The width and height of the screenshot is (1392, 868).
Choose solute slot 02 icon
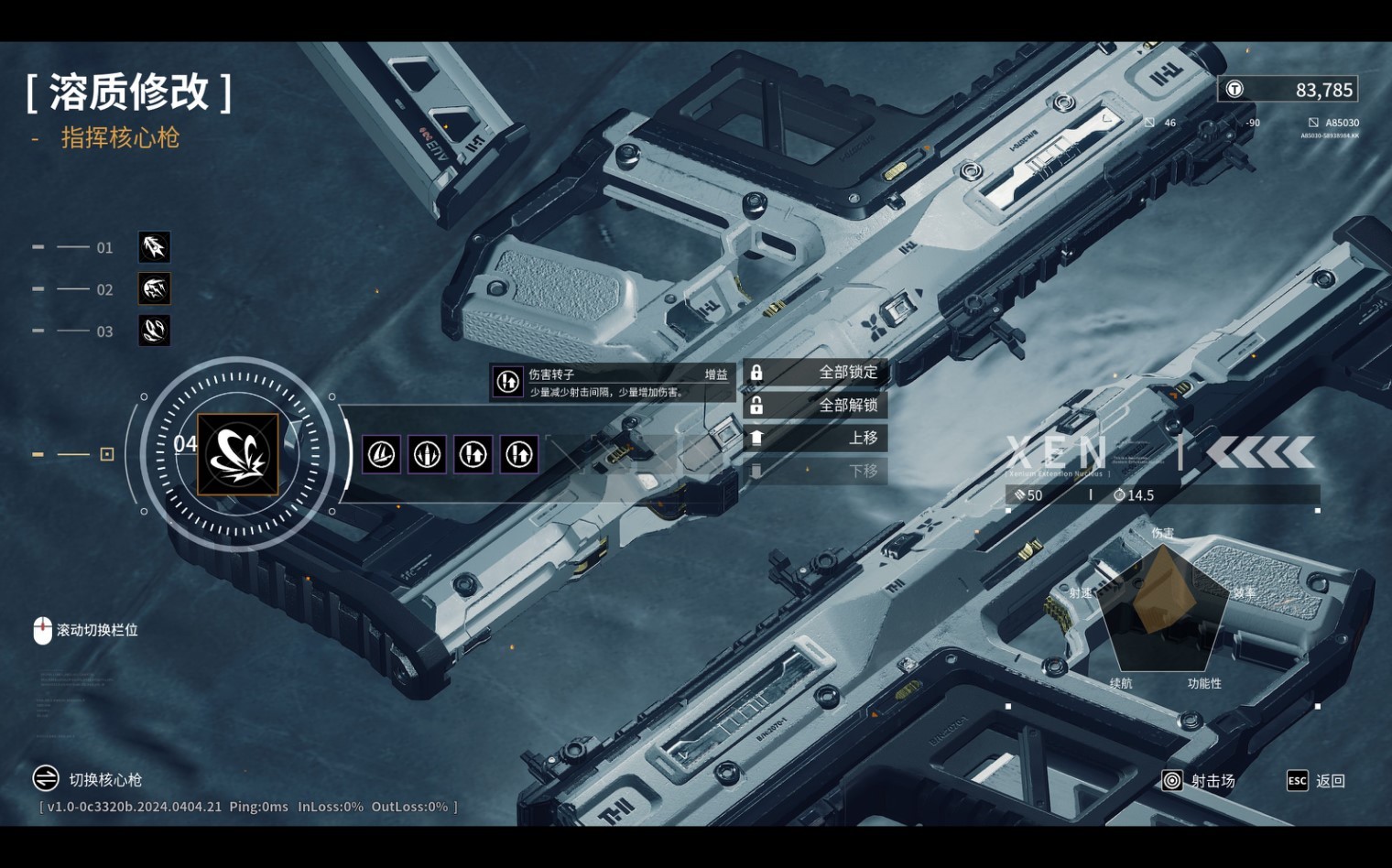(x=154, y=289)
